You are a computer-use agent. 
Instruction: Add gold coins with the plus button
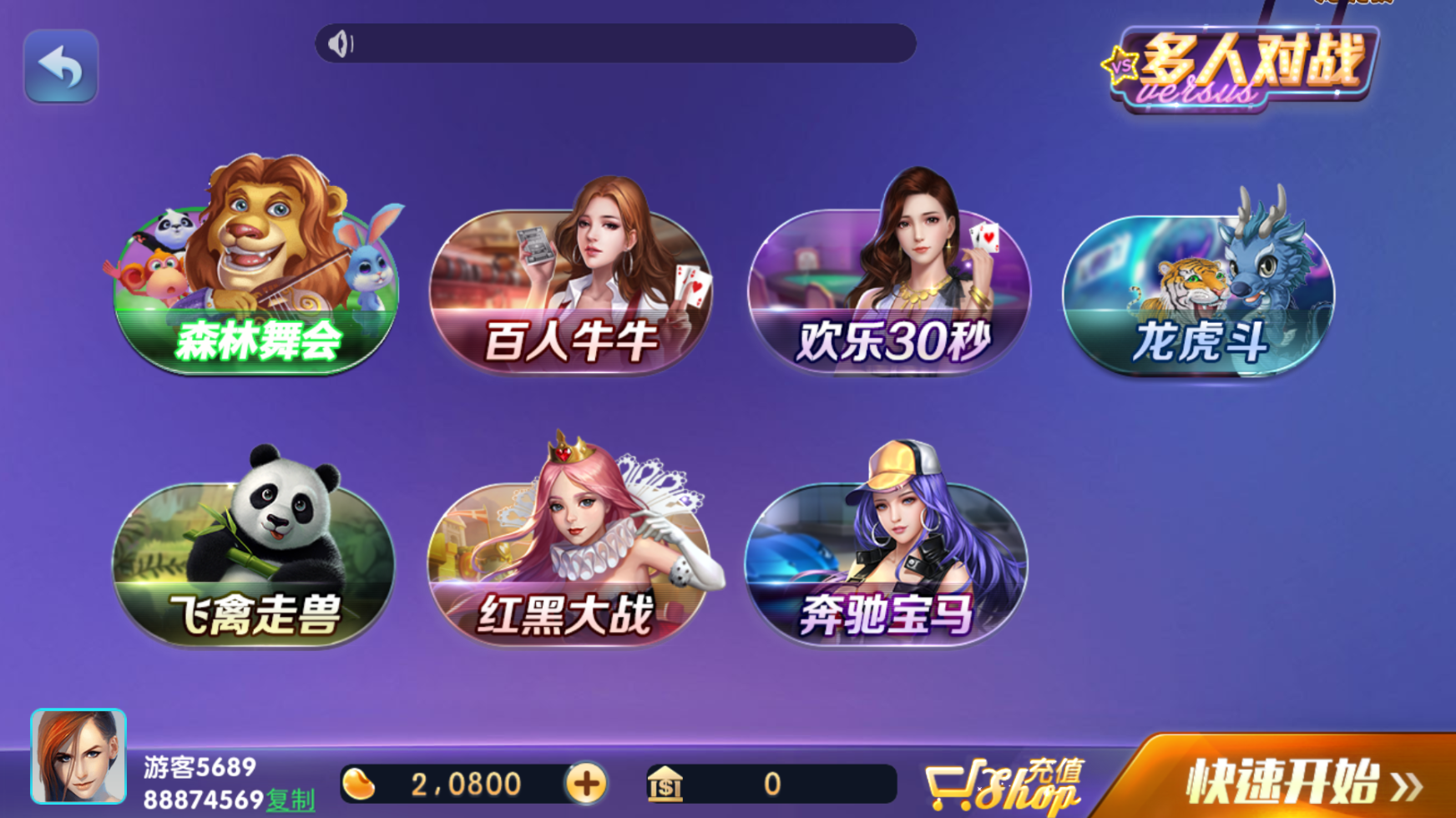[586, 784]
